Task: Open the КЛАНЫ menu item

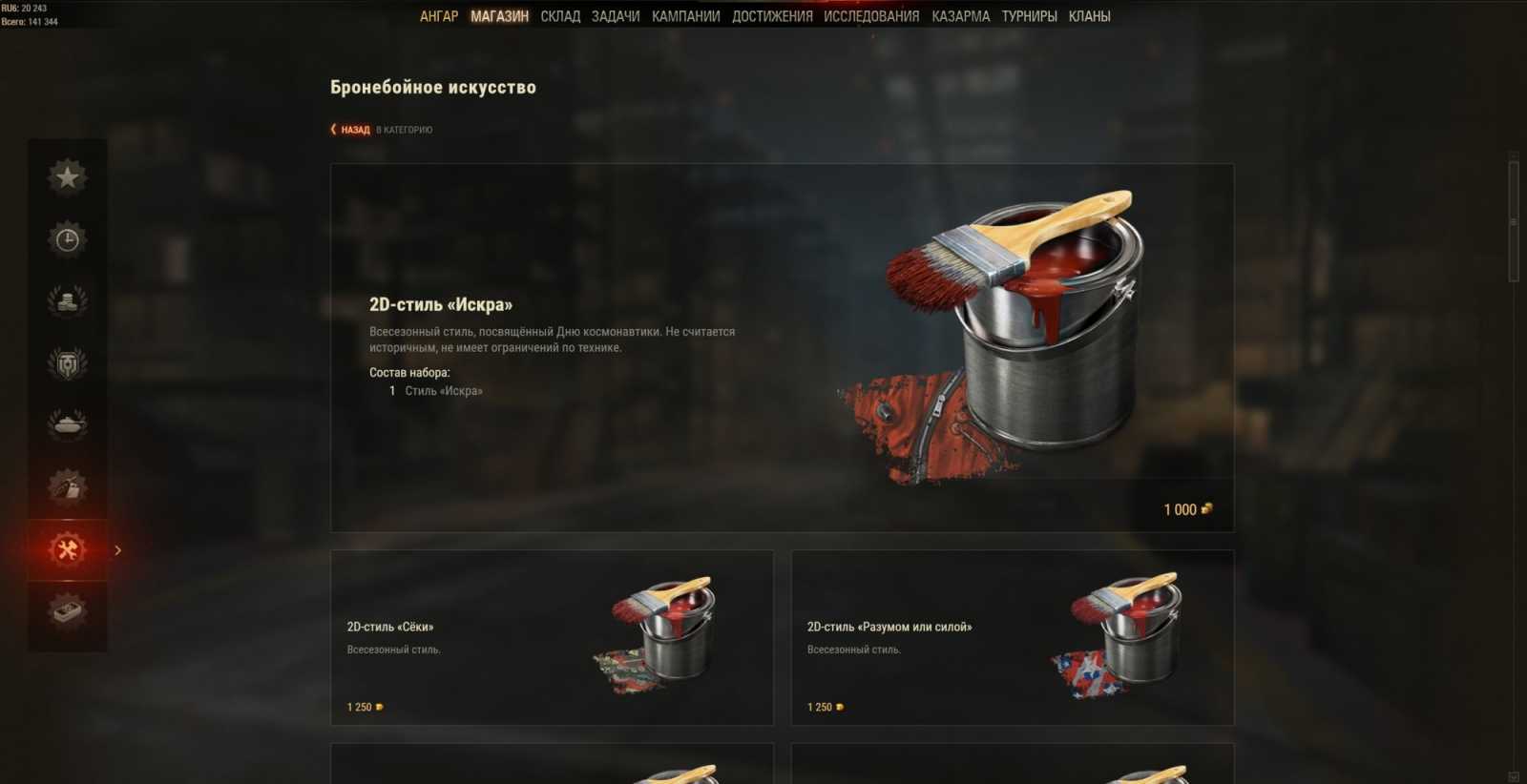Action: 1091,15
